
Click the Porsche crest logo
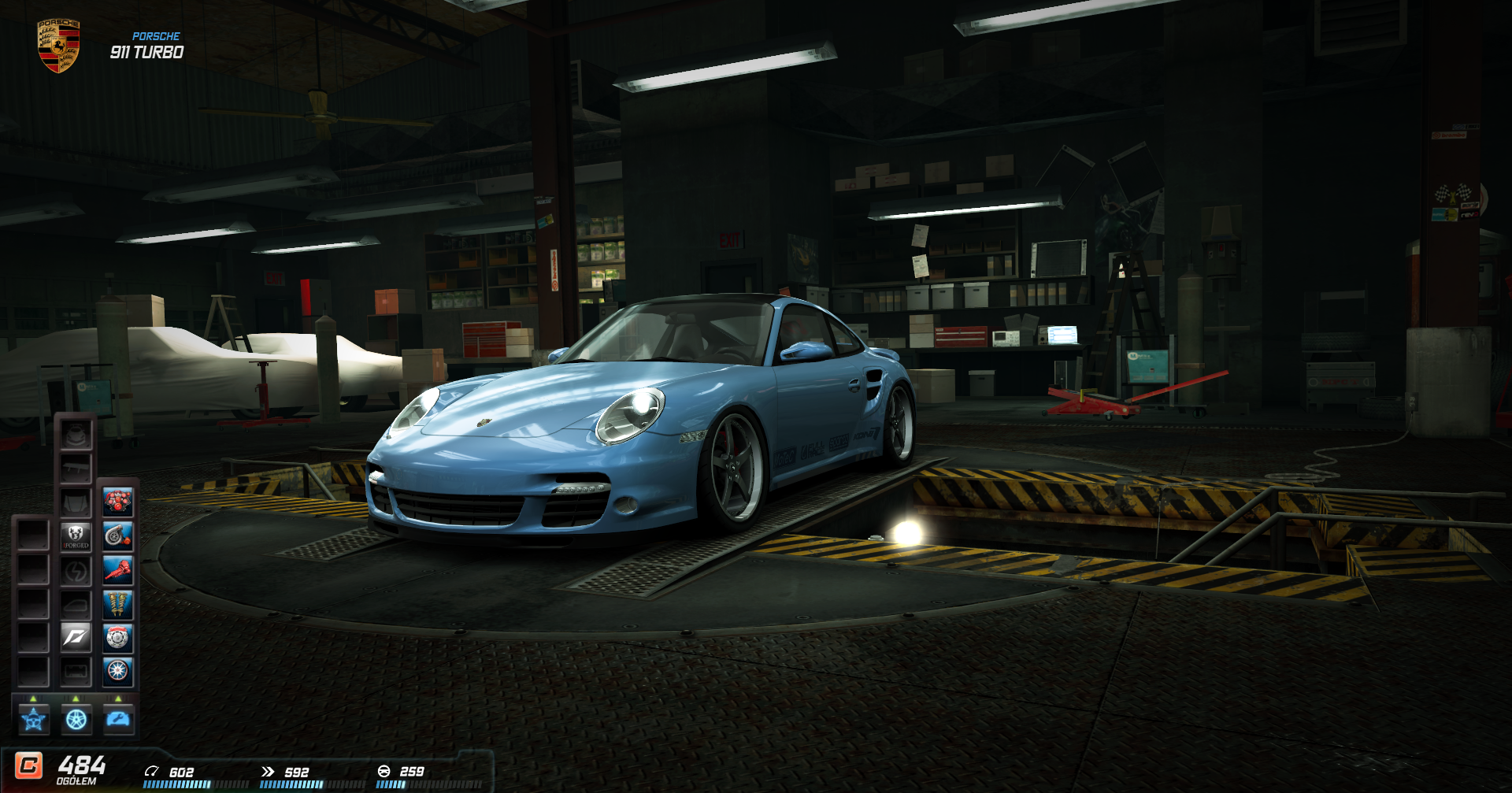pos(58,46)
